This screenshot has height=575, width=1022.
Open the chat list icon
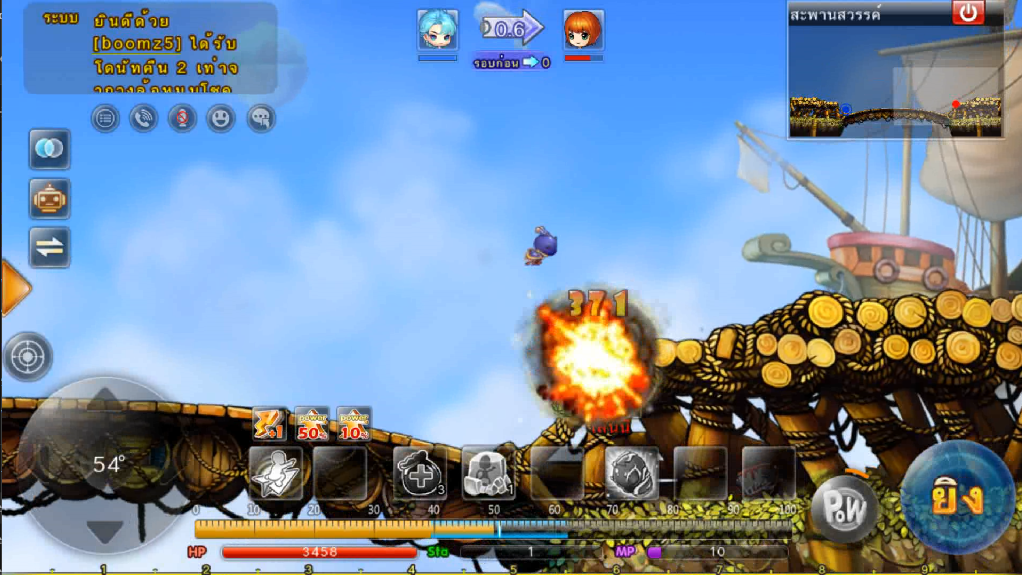click(x=105, y=118)
